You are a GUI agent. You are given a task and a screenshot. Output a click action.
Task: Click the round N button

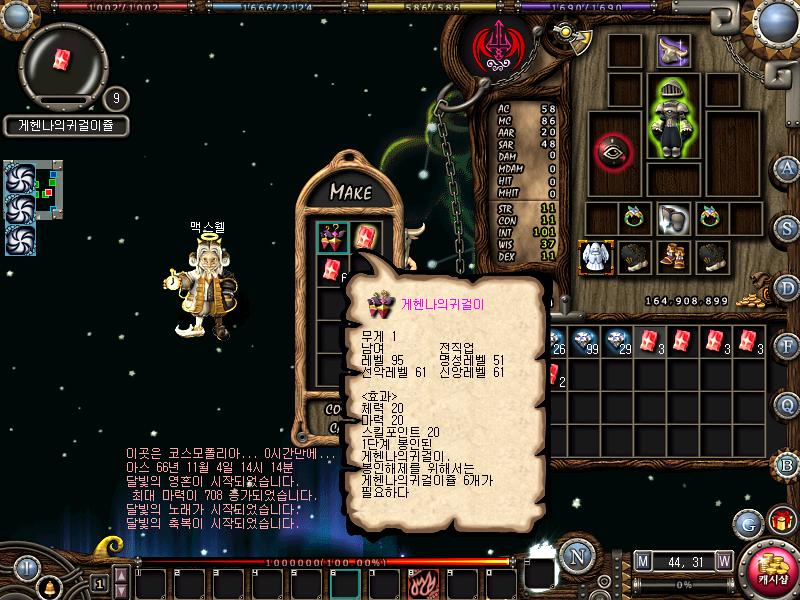pyautogui.click(x=574, y=556)
